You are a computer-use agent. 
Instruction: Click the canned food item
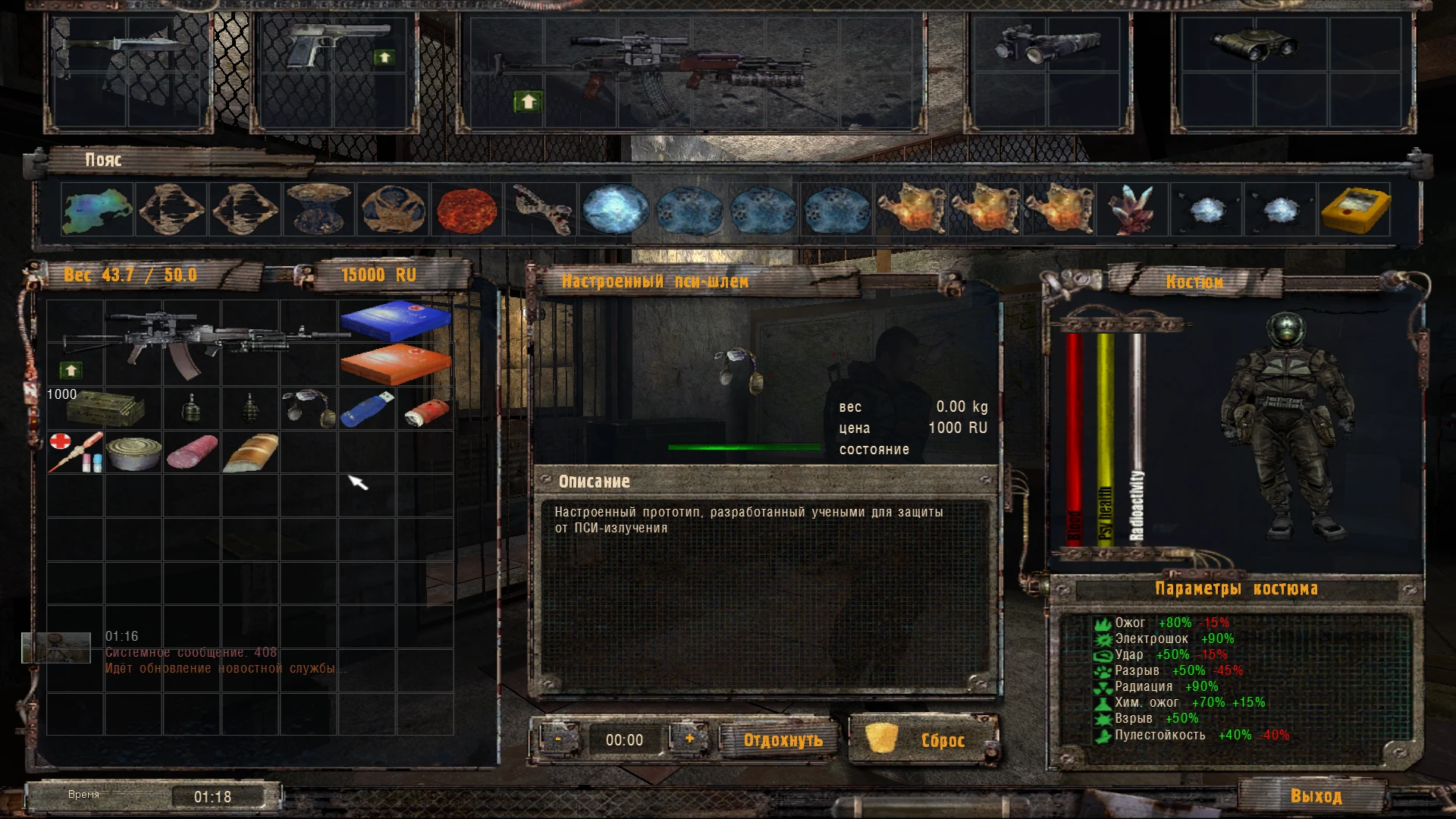(133, 453)
